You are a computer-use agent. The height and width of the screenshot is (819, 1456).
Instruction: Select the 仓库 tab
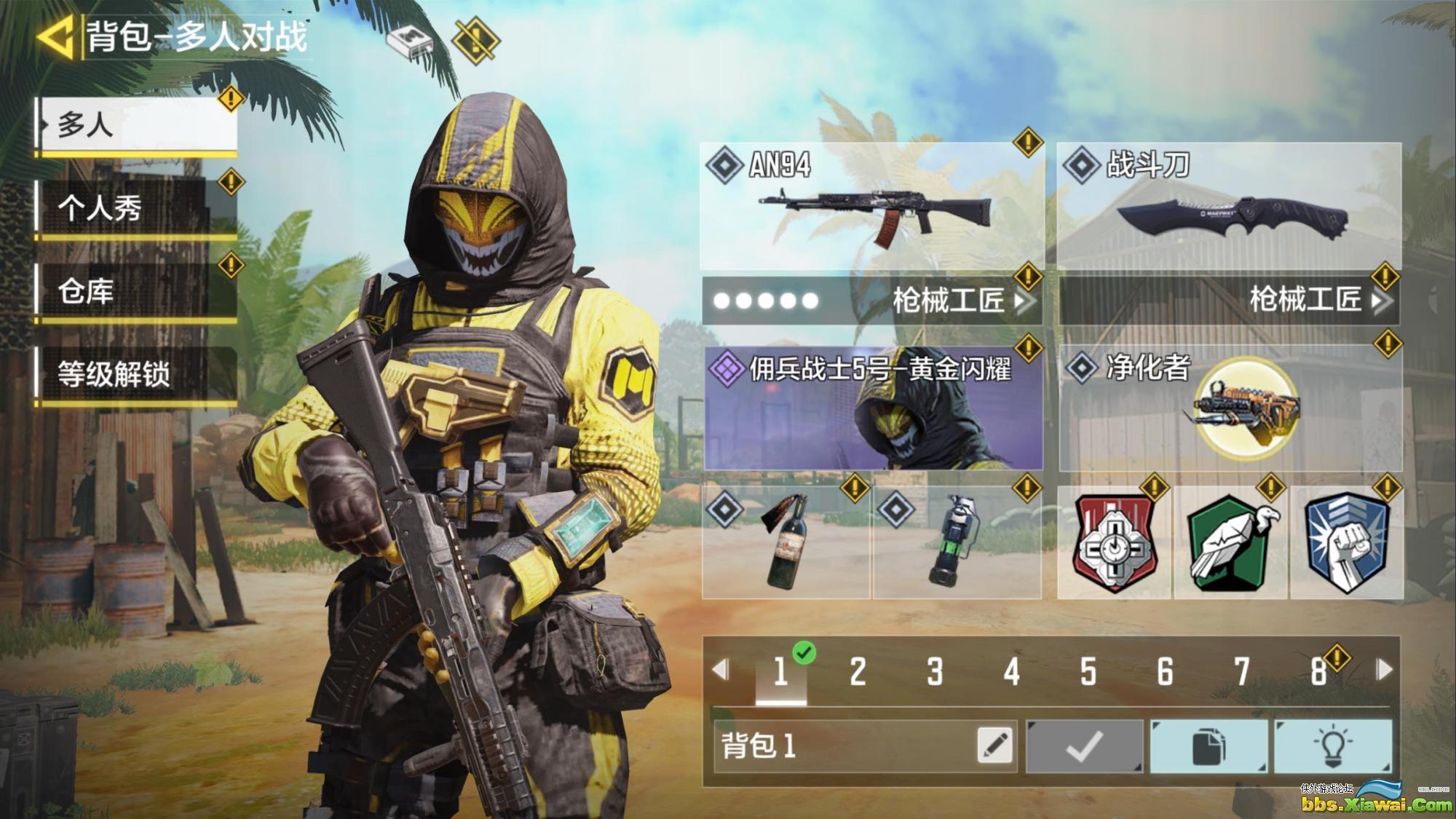138,292
